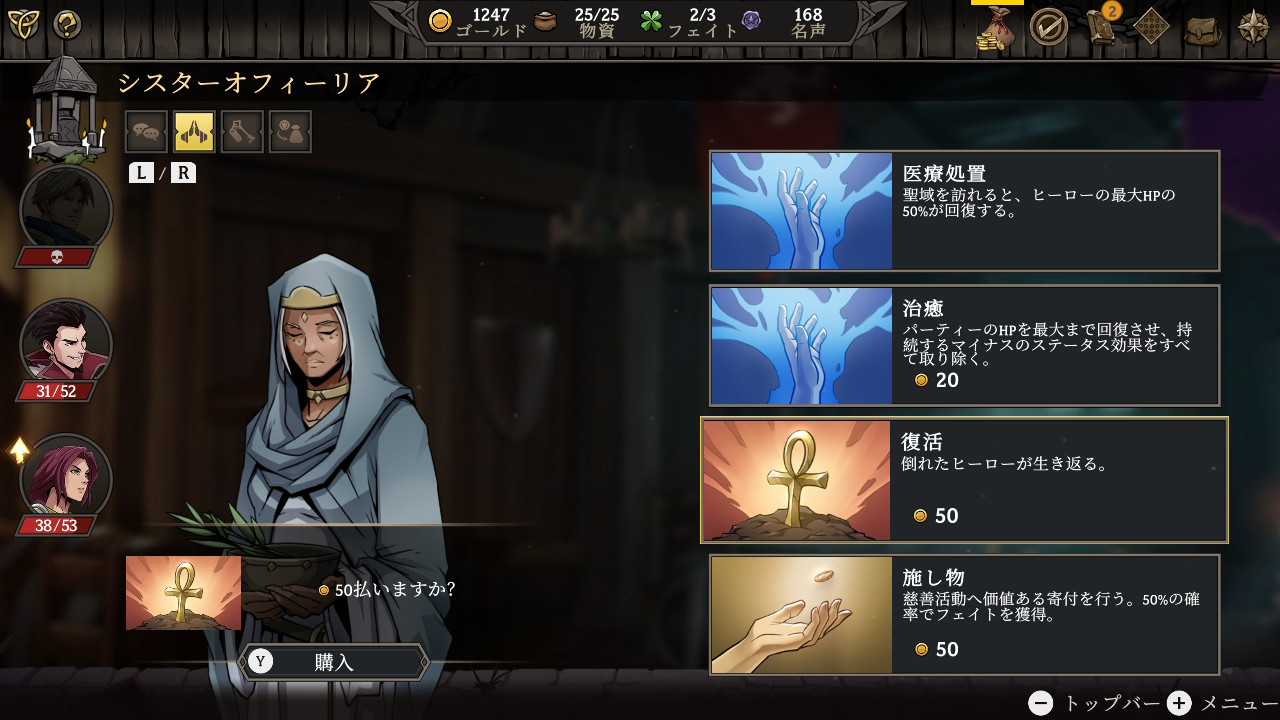Open the checkmark quests icon
The image size is (1280, 720).
(x=1048, y=27)
